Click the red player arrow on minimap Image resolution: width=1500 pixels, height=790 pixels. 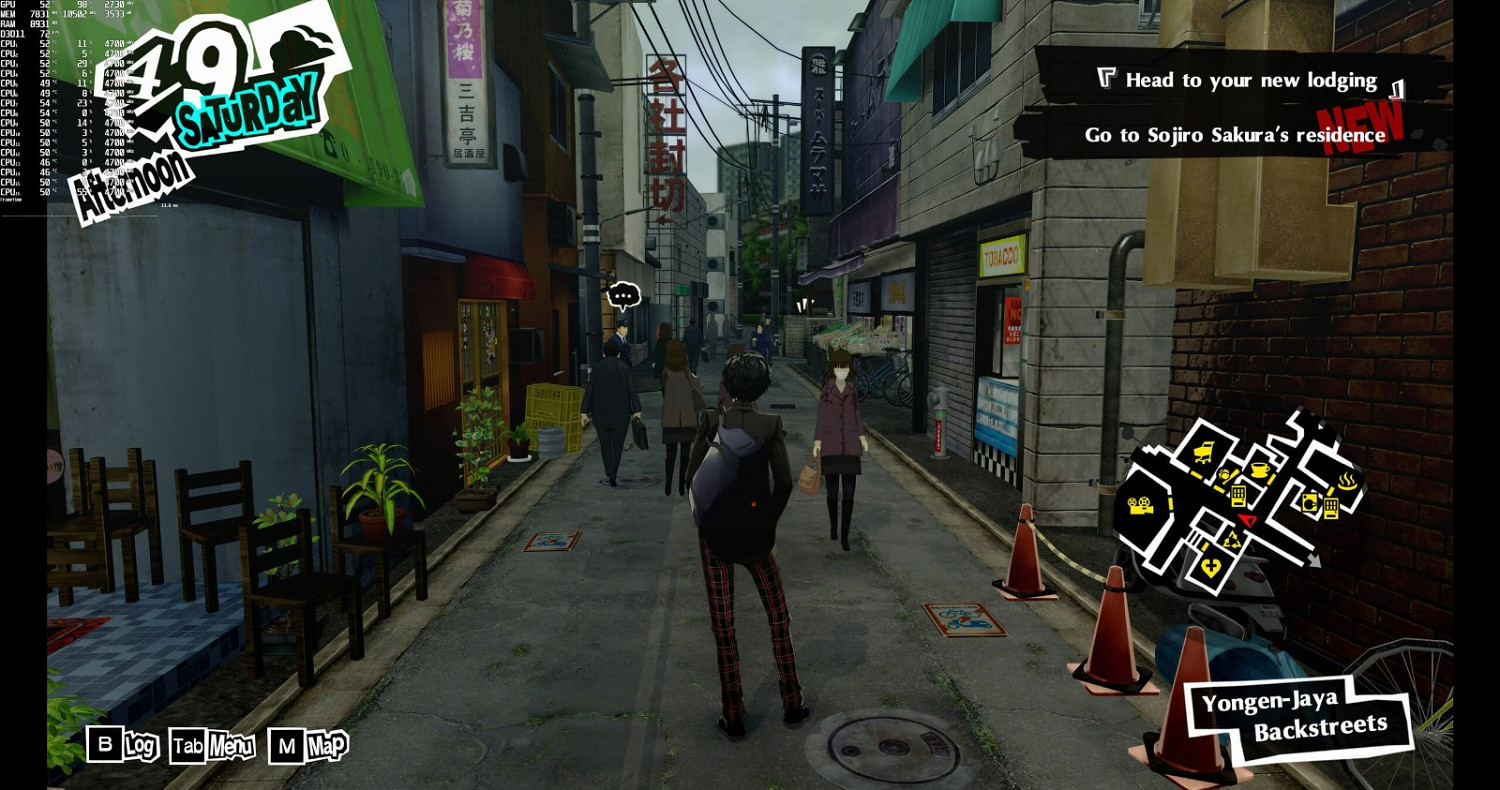click(x=1246, y=520)
